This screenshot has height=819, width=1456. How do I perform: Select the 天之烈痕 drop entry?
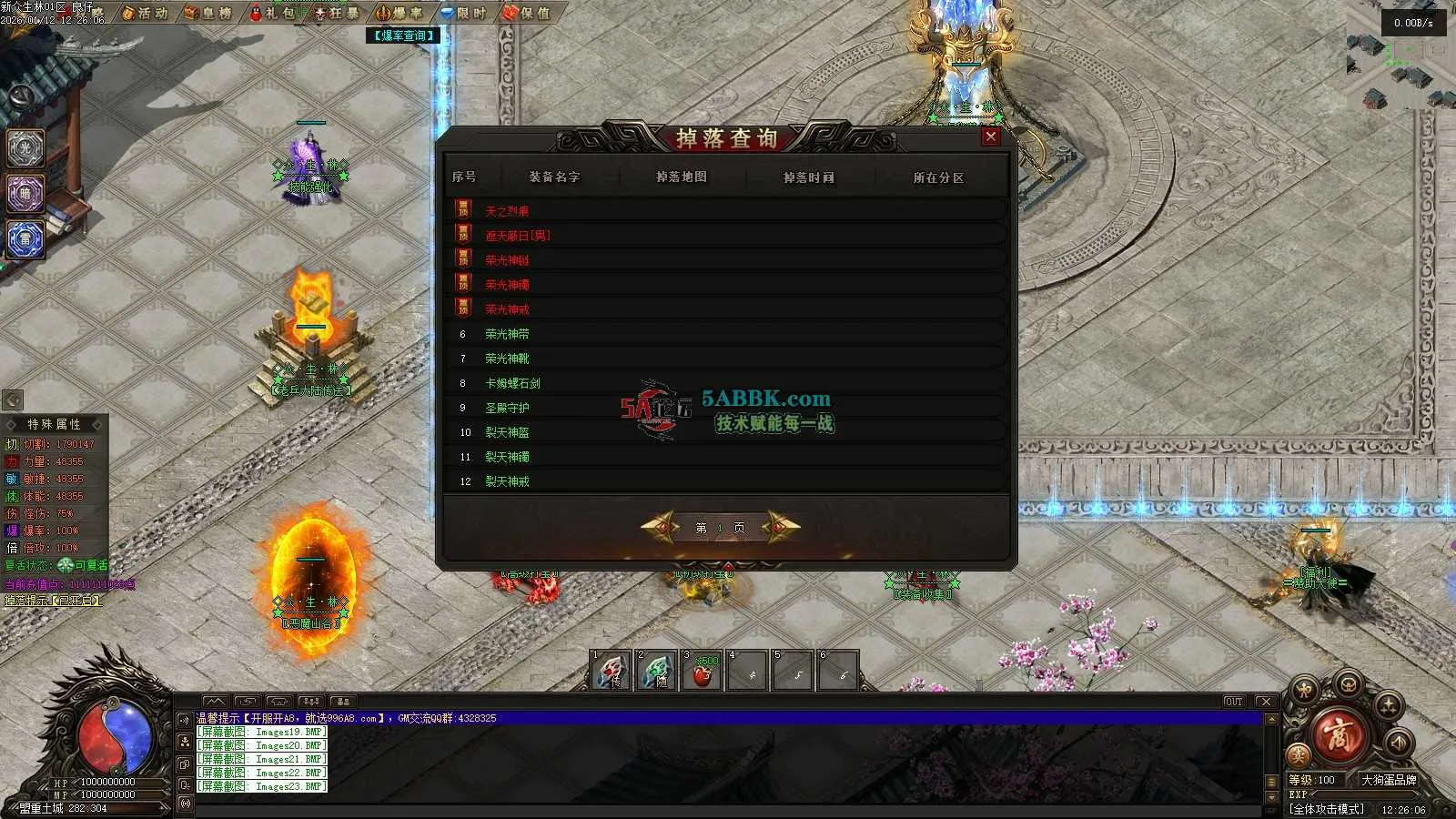[x=507, y=211]
